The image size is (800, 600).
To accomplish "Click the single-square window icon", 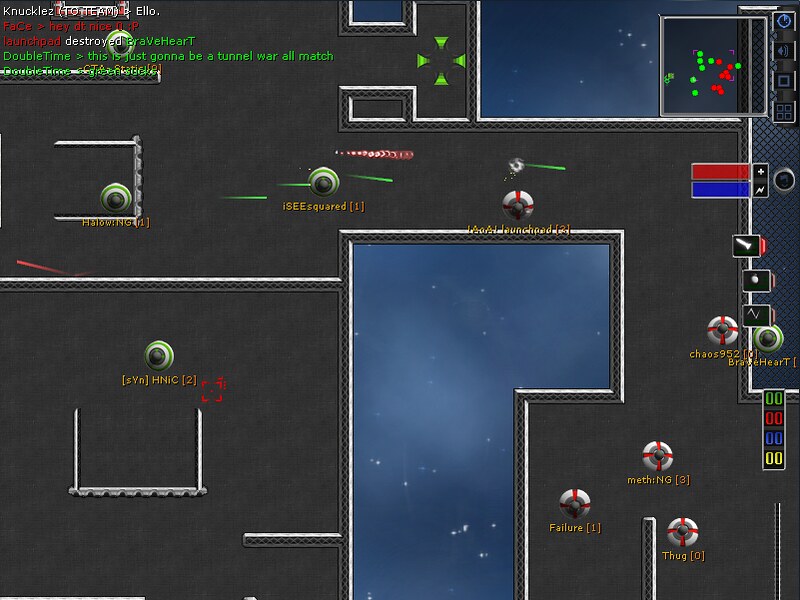I will click(x=783, y=81).
